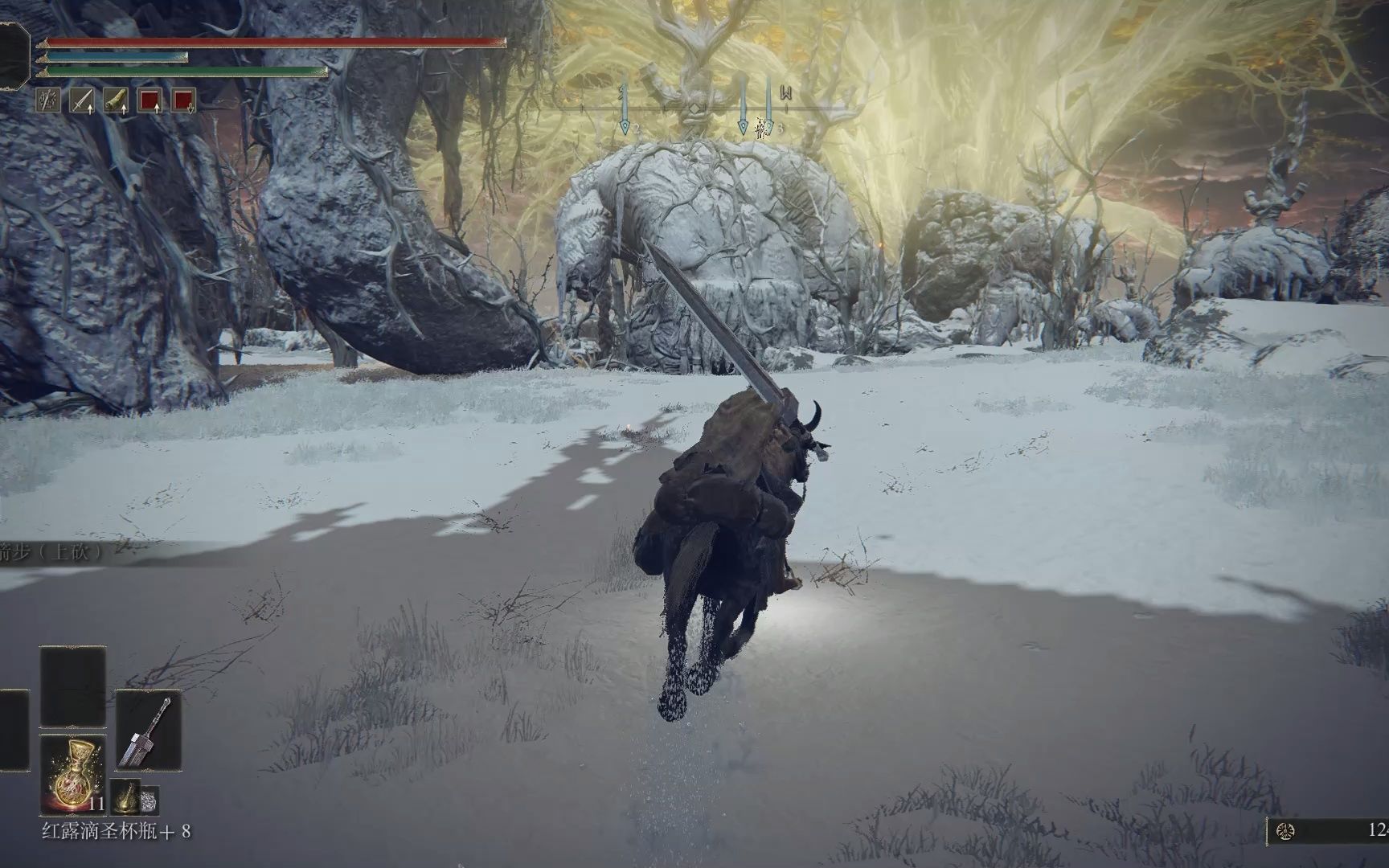Screen dimensions: 1389x868
Task: Click the compass center diamond indicator
Action: coord(697,107)
